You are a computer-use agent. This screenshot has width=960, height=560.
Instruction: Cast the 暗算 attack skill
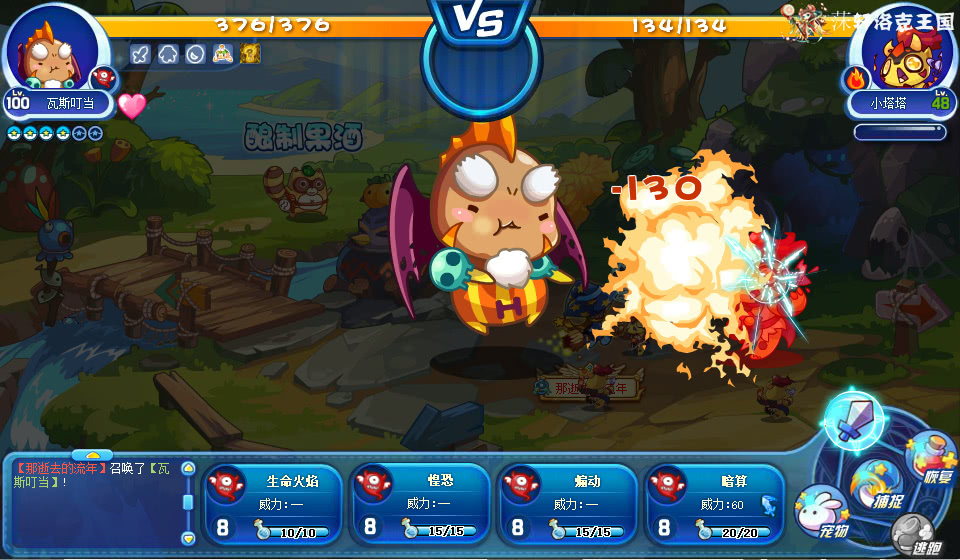714,503
